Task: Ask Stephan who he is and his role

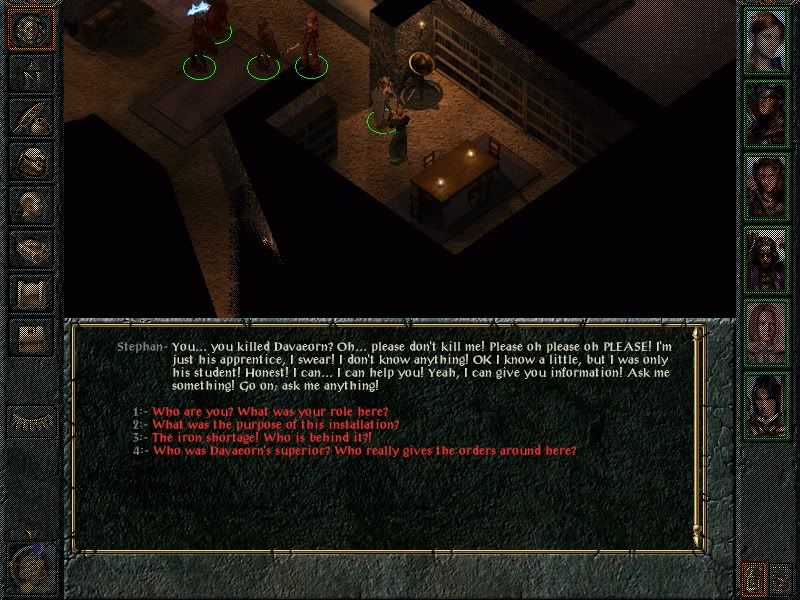Action: 270,412
